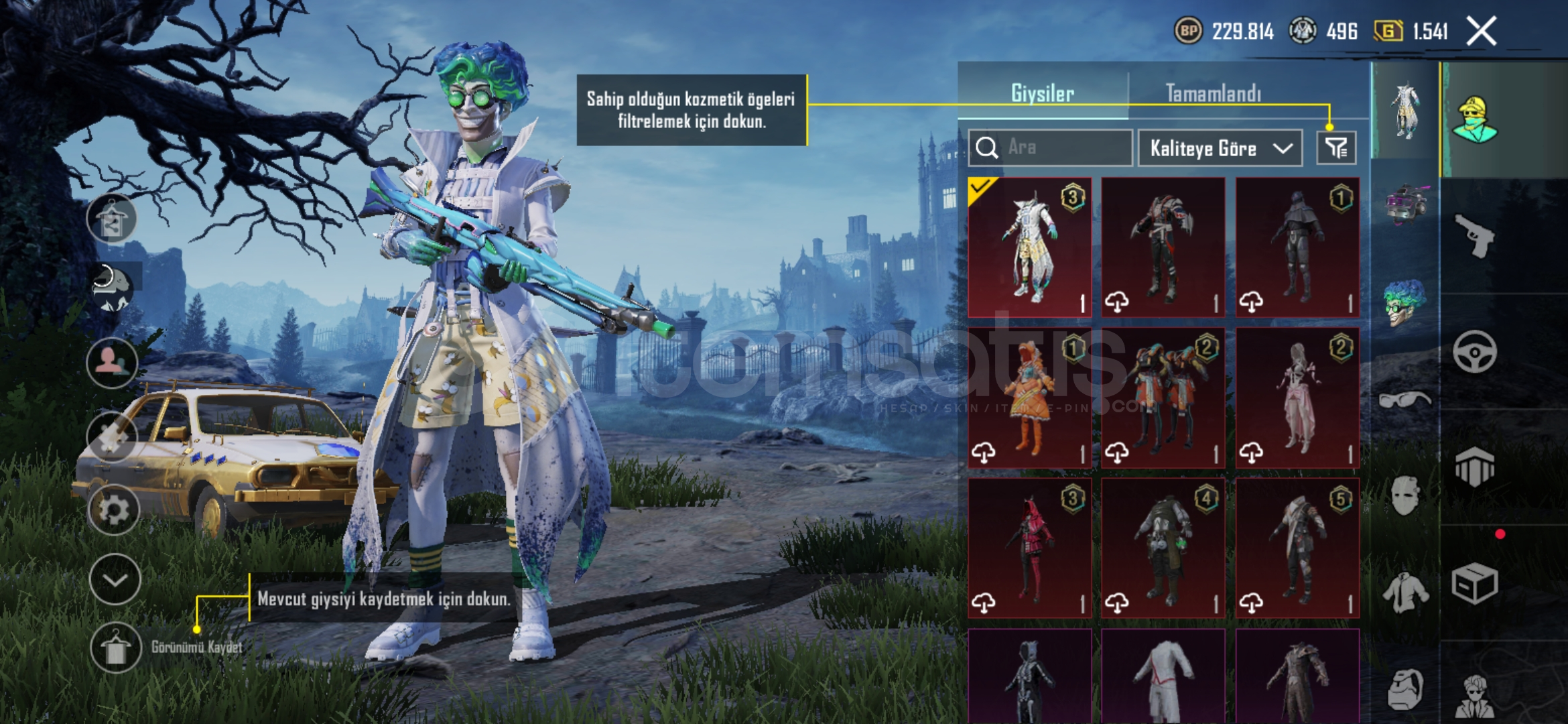Choose the orange hooded dress outfit
1568x724 pixels.
(1030, 398)
